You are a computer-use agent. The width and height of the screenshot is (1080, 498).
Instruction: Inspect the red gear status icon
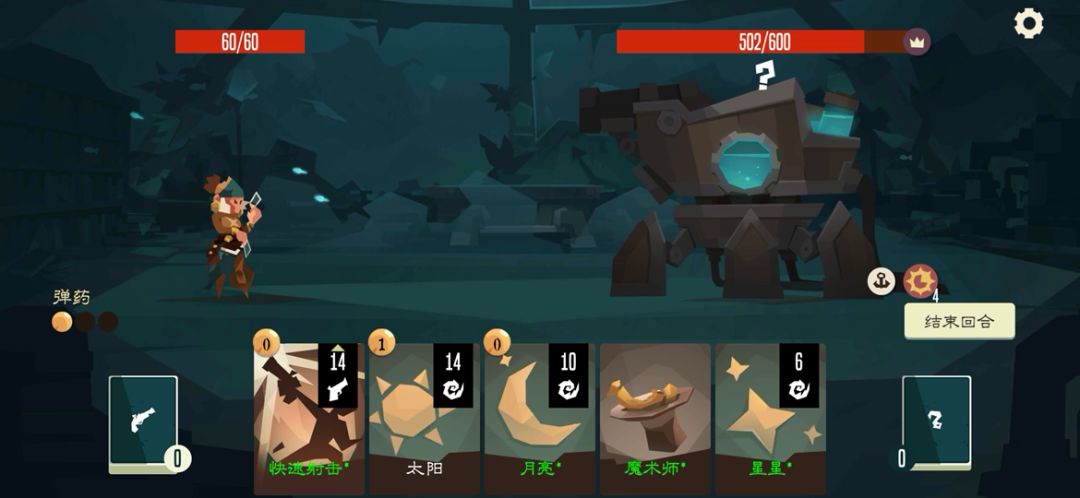click(920, 281)
